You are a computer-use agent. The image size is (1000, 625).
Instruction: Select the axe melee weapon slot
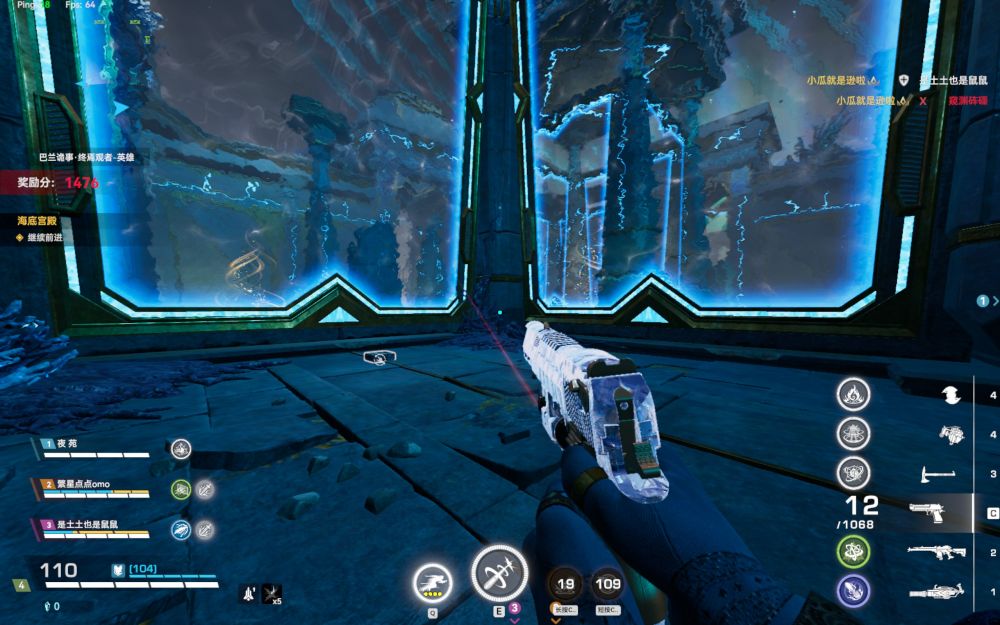point(933,473)
